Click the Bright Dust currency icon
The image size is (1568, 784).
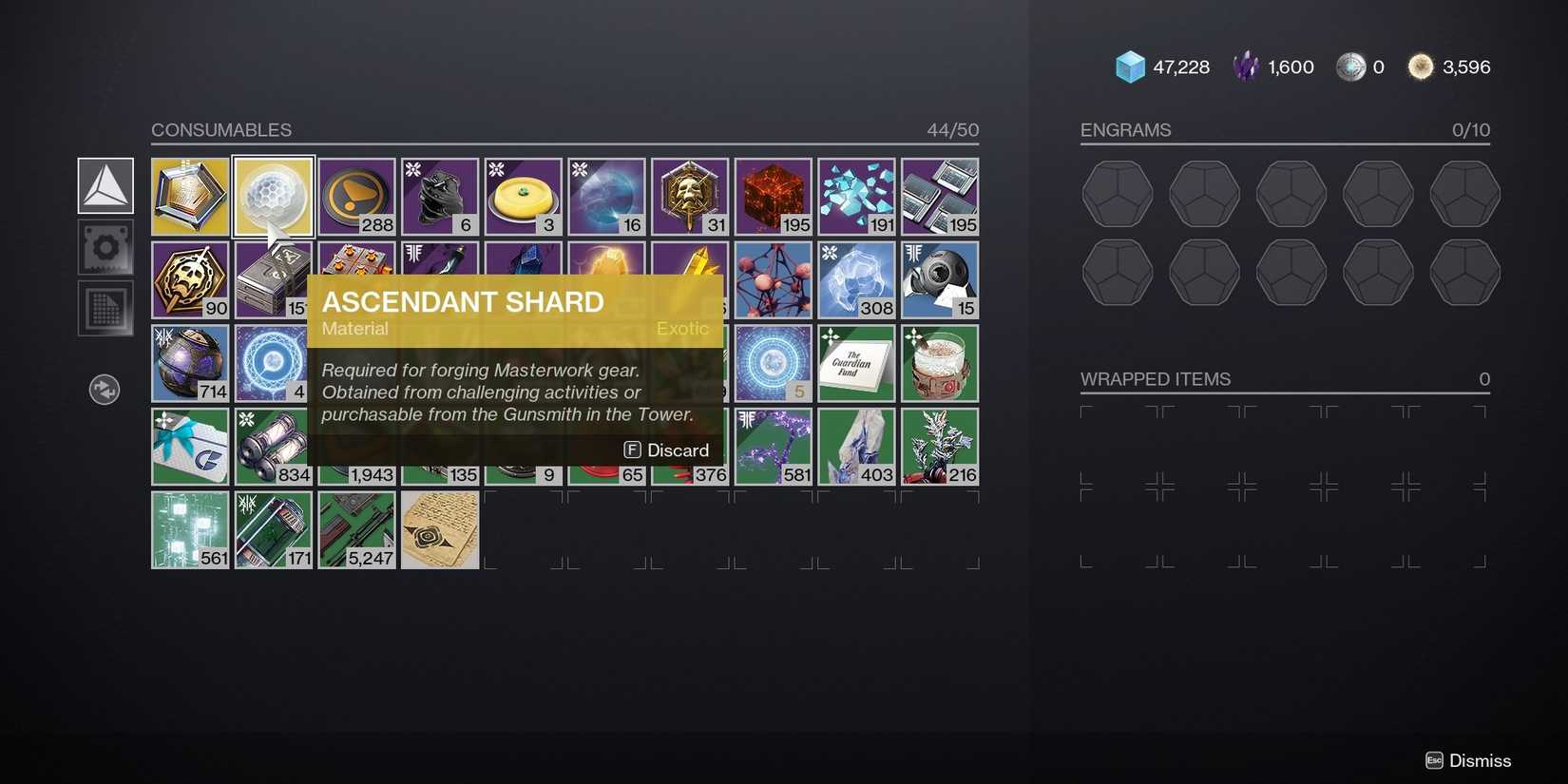pos(1420,67)
